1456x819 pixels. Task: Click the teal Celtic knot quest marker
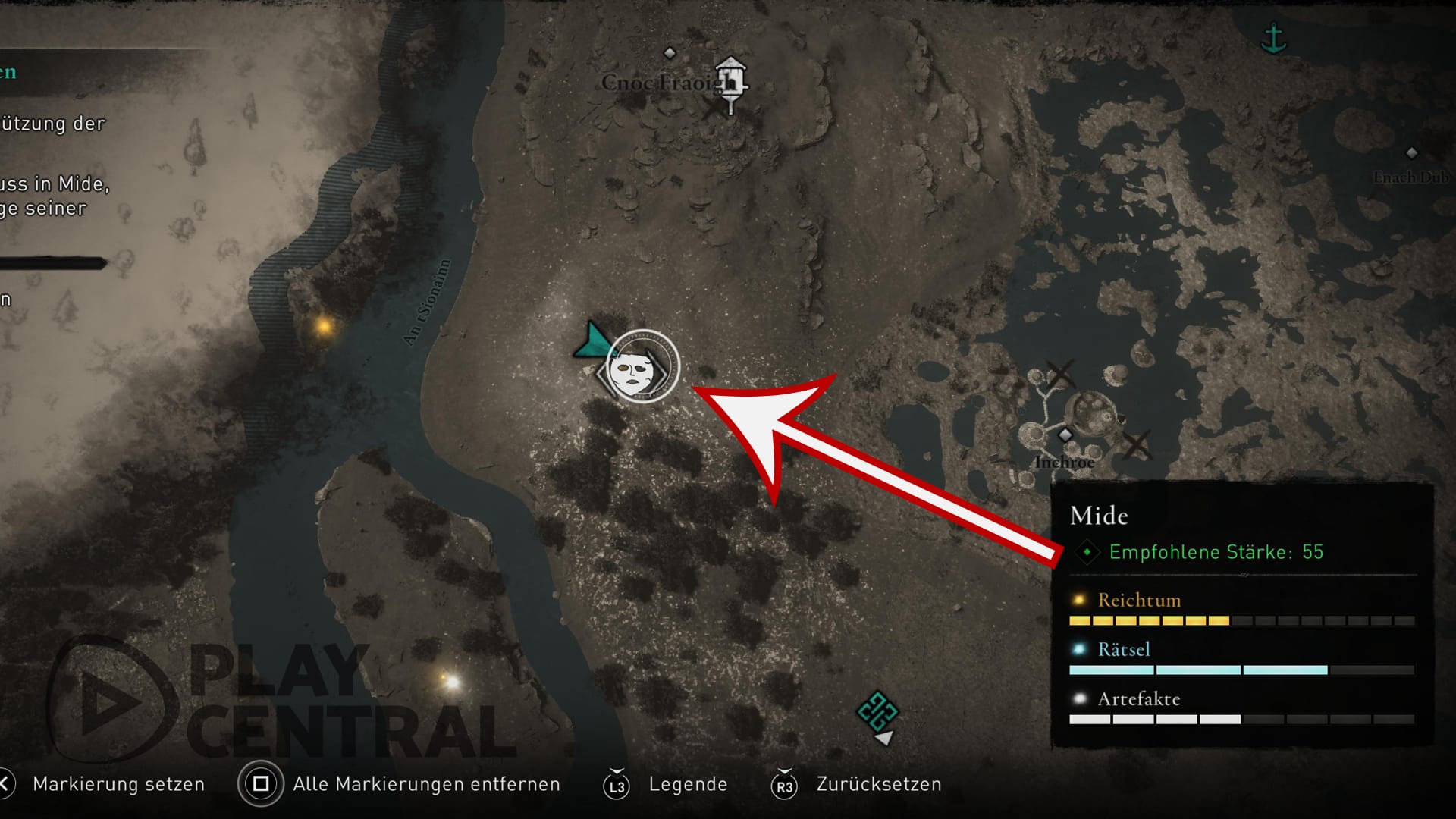(877, 711)
